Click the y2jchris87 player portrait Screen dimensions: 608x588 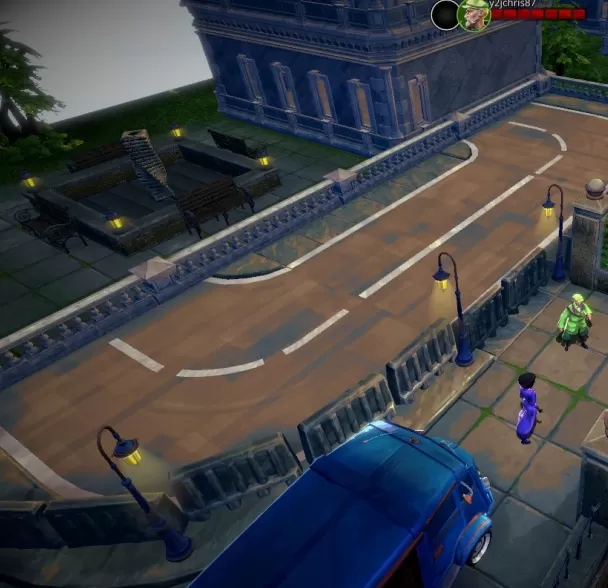473,15
